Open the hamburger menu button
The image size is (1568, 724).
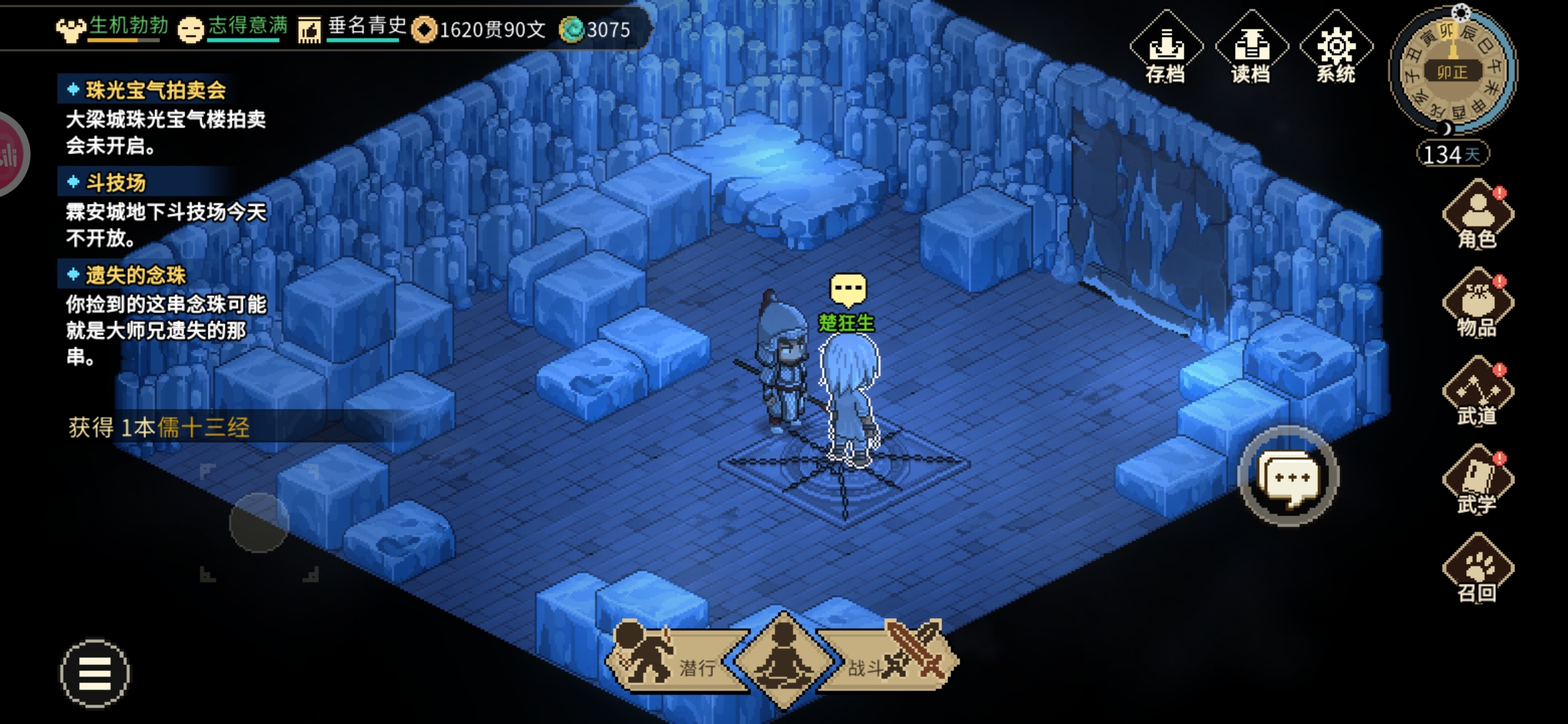(94, 673)
